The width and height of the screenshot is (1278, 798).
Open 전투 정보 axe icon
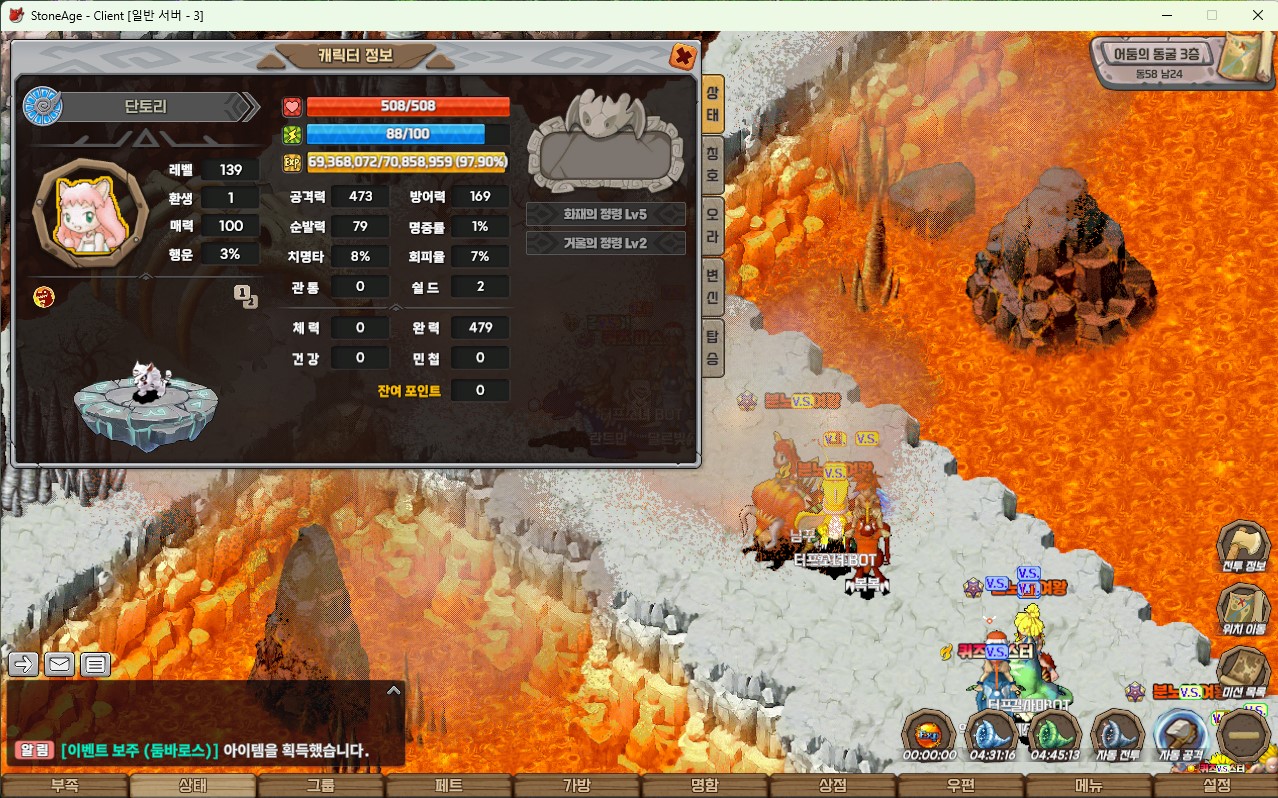click(1243, 548)
